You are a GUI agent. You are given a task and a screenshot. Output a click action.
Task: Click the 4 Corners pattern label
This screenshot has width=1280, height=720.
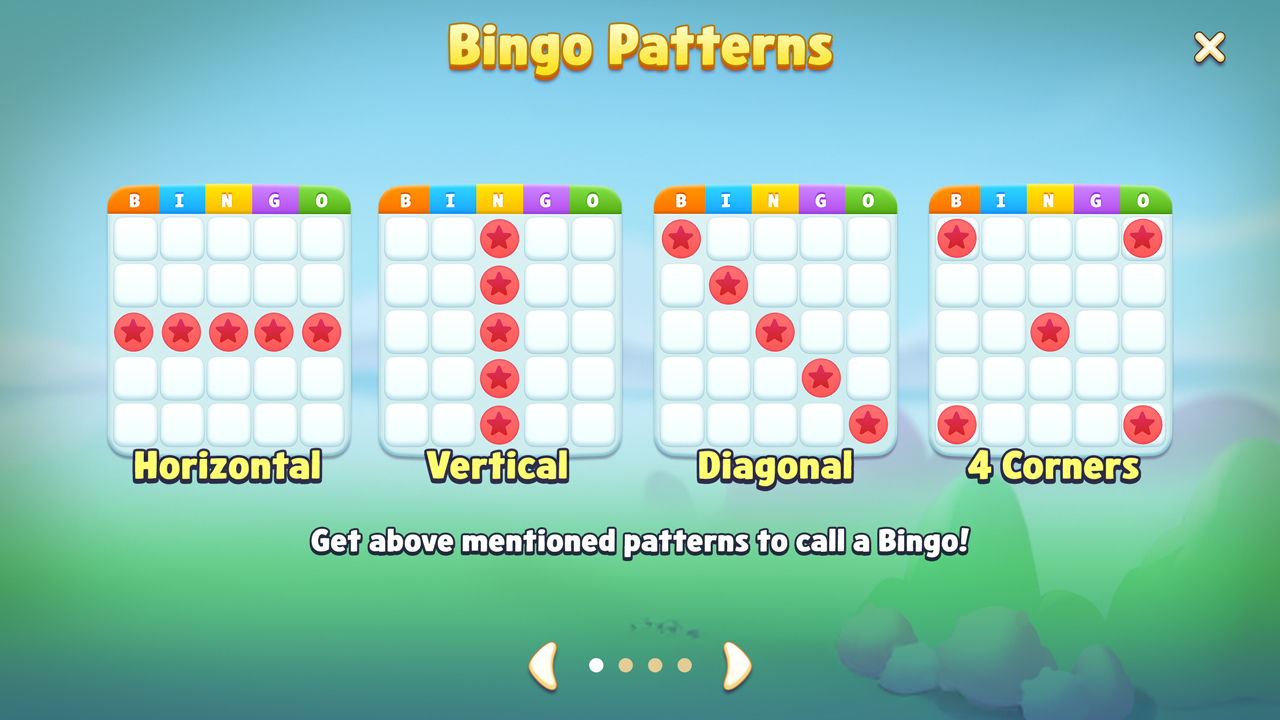click(1051, 464)
